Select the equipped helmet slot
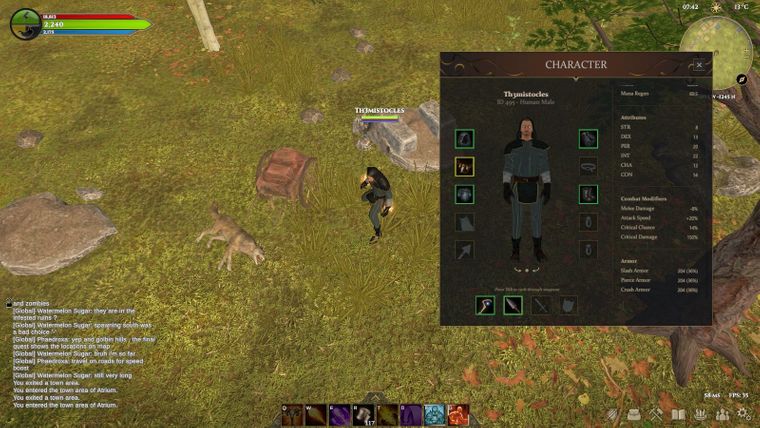The height and width of the screenshot is (428, 760). click(x=464, y=139)
